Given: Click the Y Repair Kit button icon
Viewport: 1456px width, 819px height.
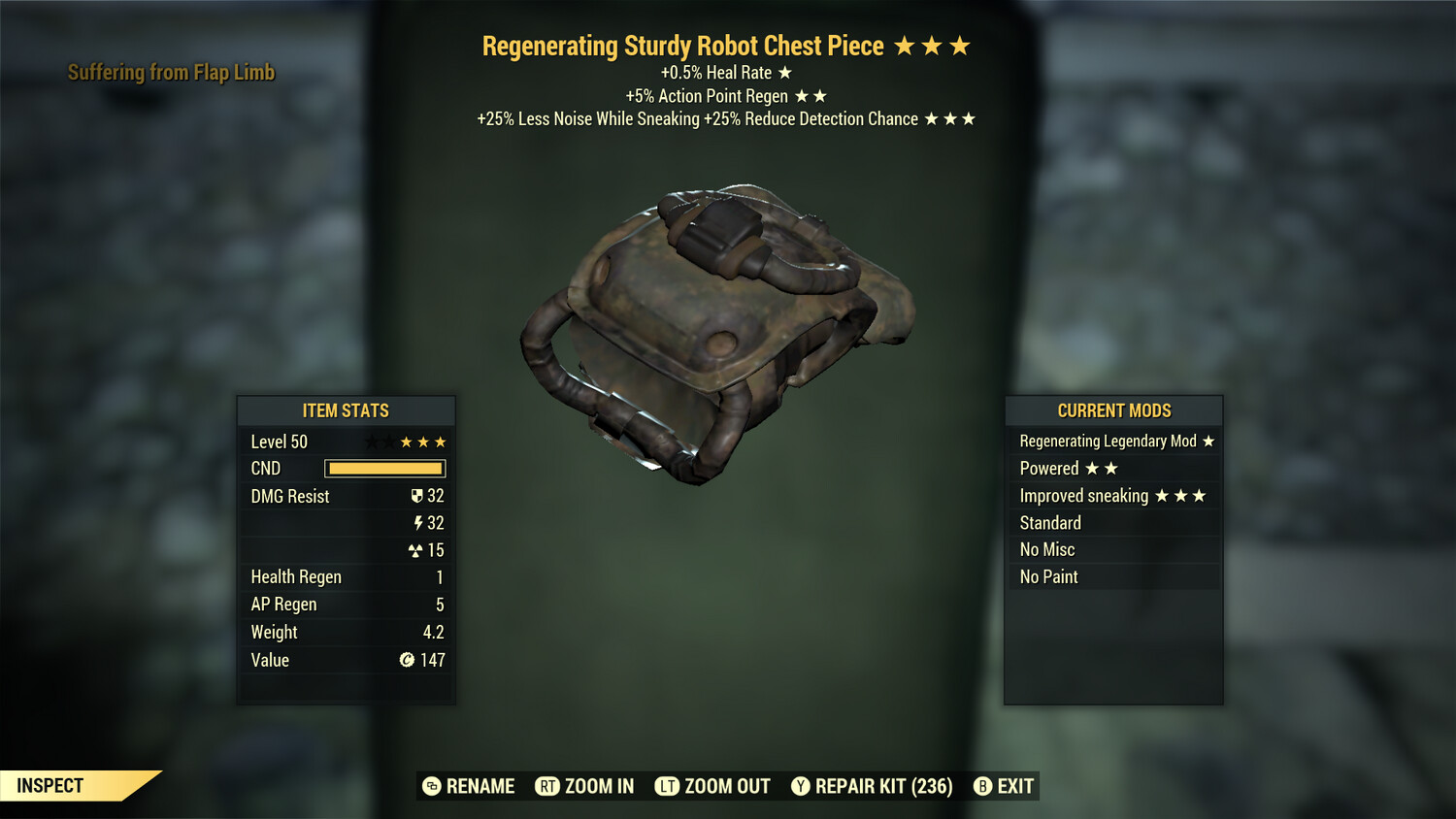Looking at the screenshot, I should coord(801,786).
